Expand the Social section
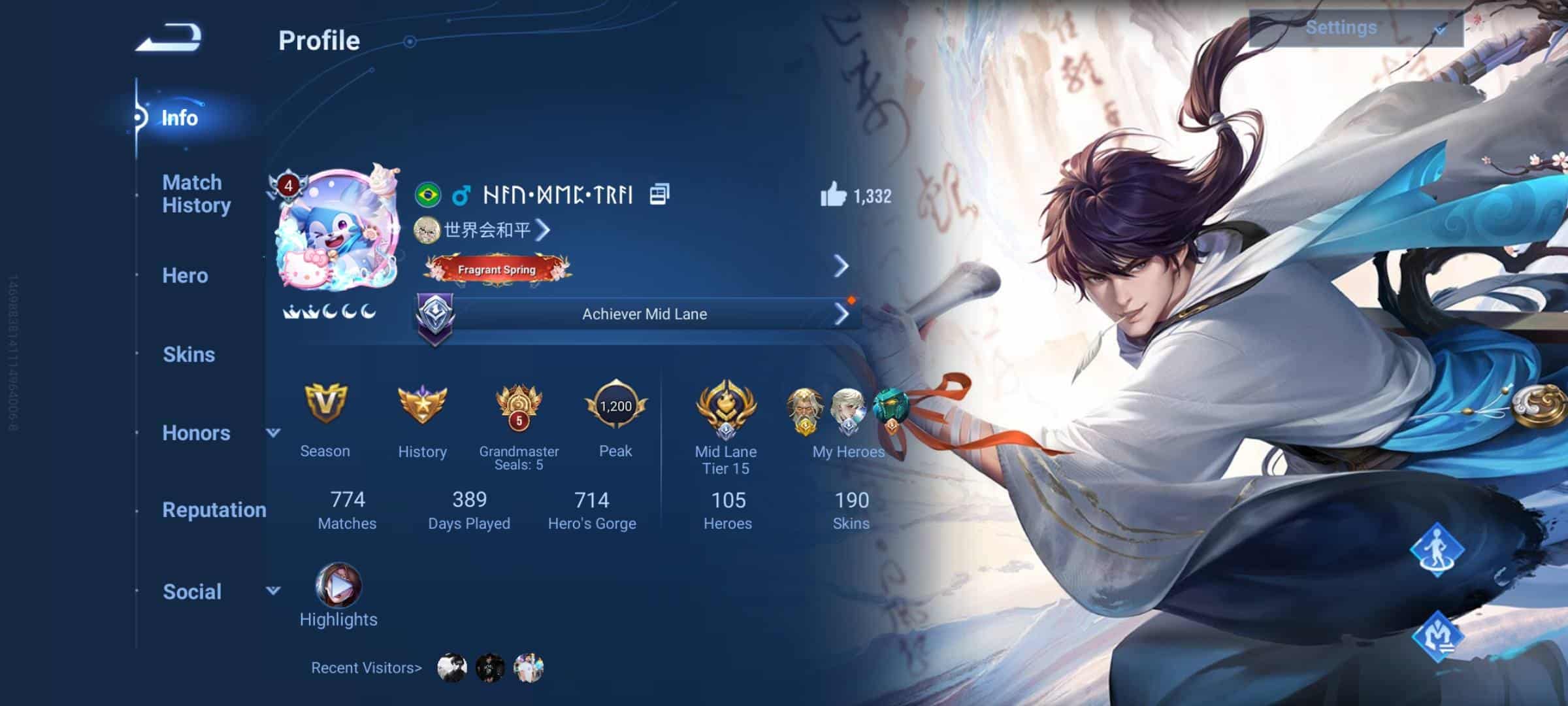The image size is (1568, 706). [x=273, y=591]
